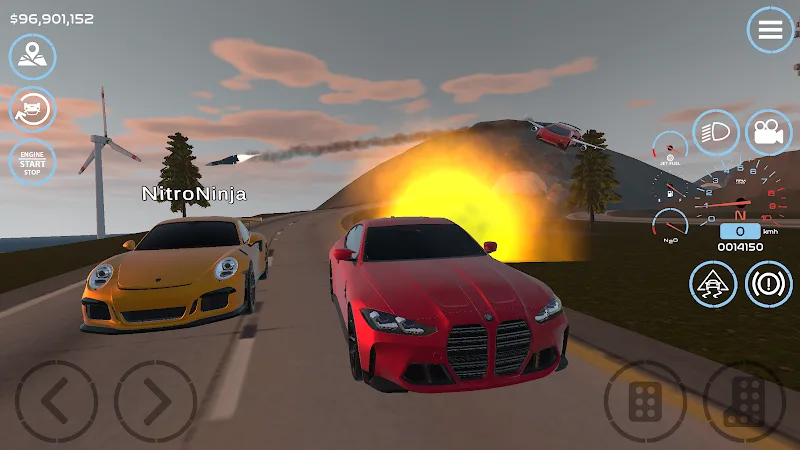Steer left with the left arrow button
This screenshot has width=800, height=450.
pos(56,402)
